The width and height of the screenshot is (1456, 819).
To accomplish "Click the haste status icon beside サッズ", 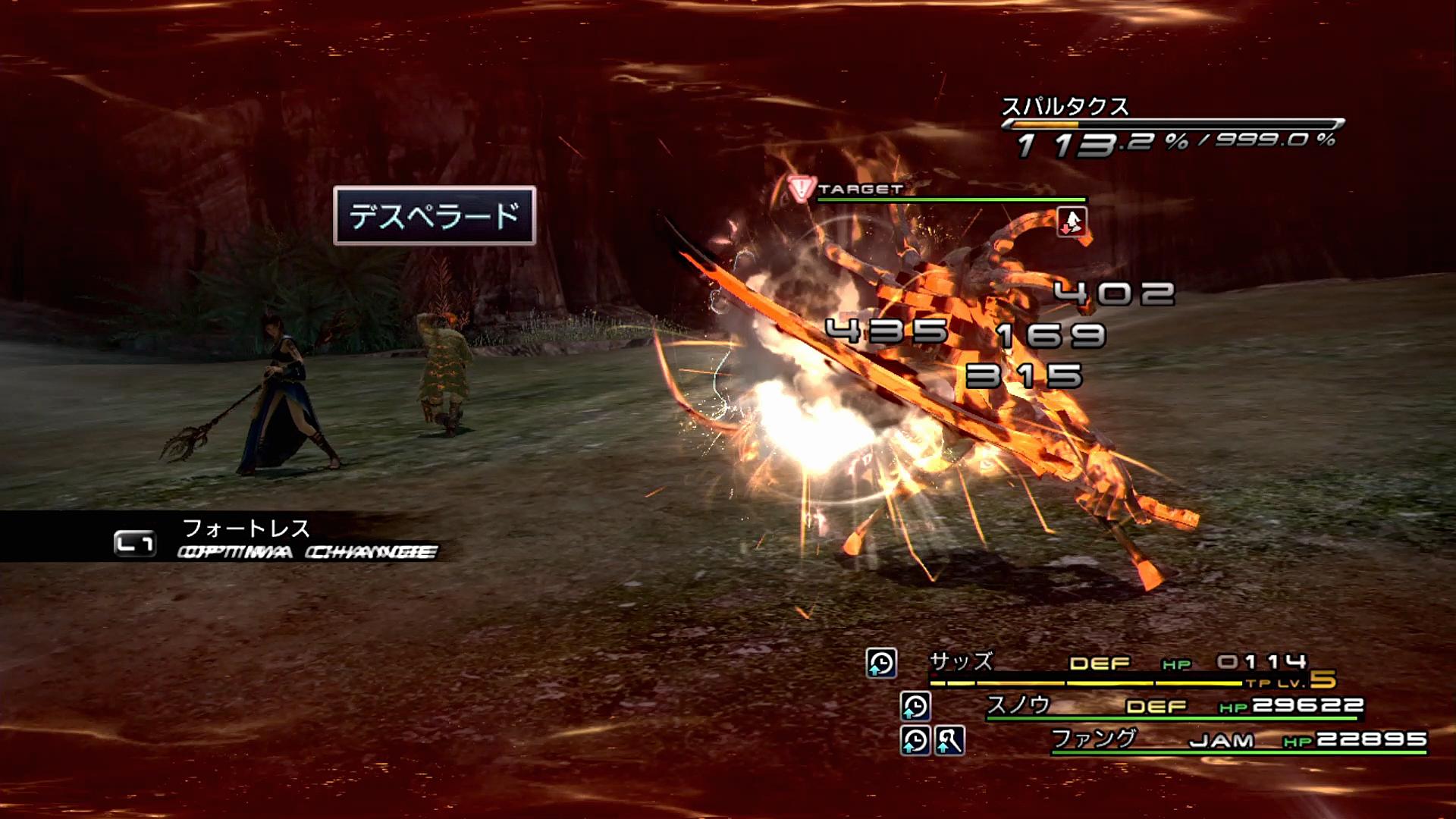I will coord(881,663).
